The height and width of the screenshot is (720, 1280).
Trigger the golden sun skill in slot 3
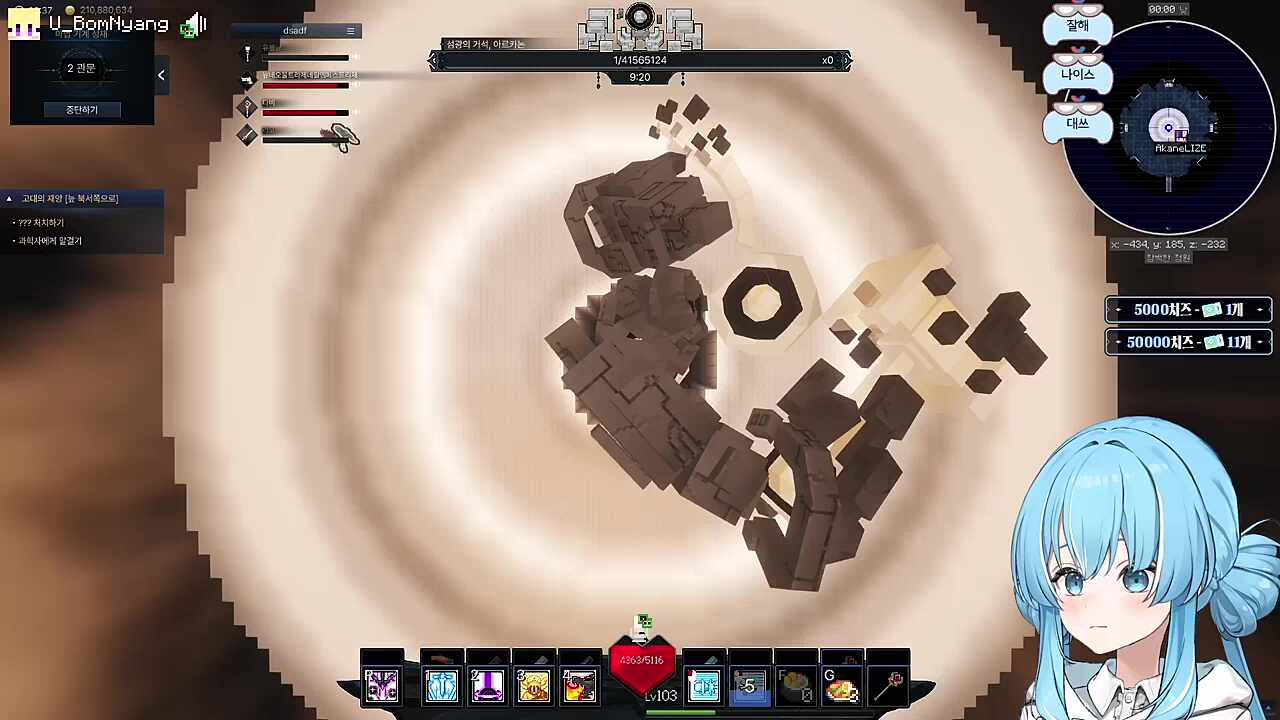[534, 685]
